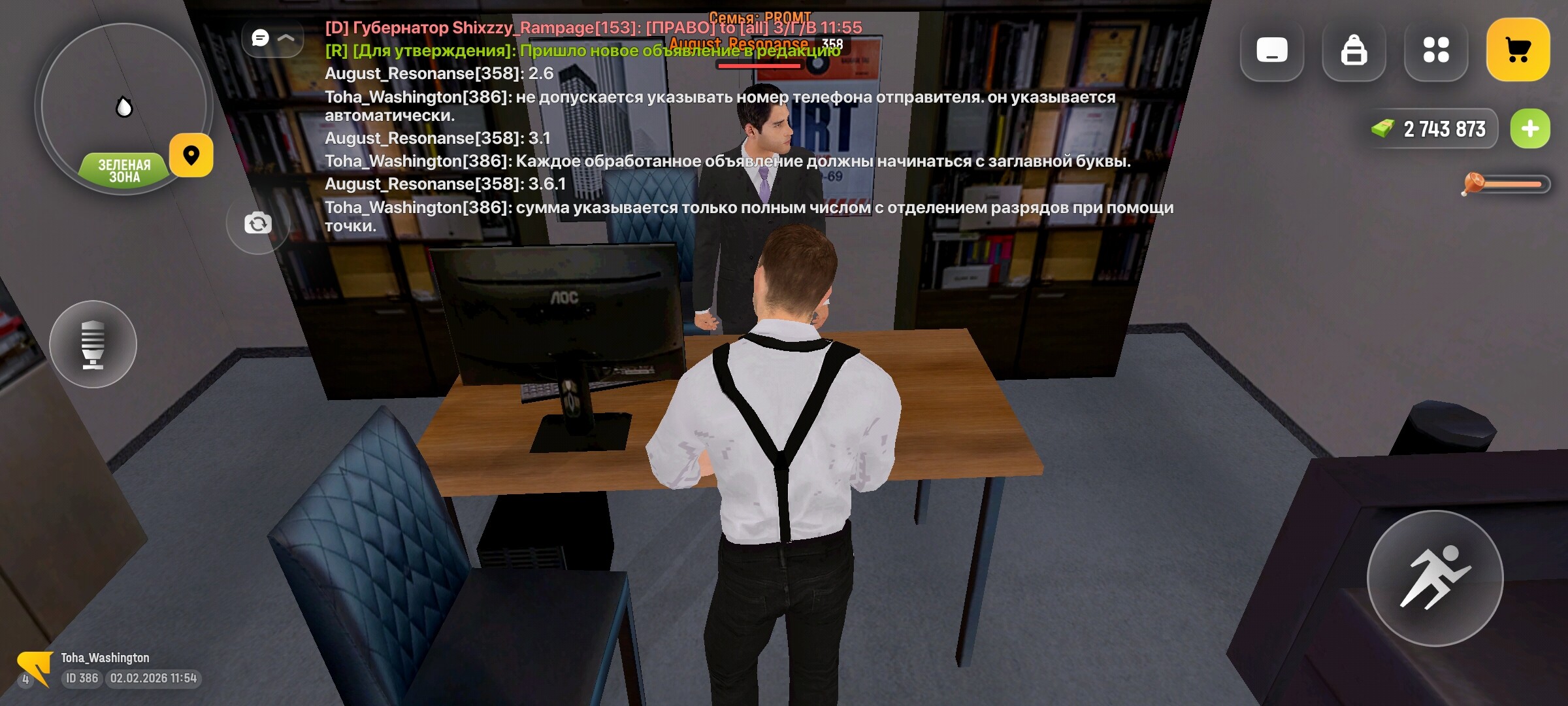Image resolution: width=1568 pixels, height=706 pixels.
Task: Collapse the chat with speech bubble toggle
Action: (x=272, y=39)
